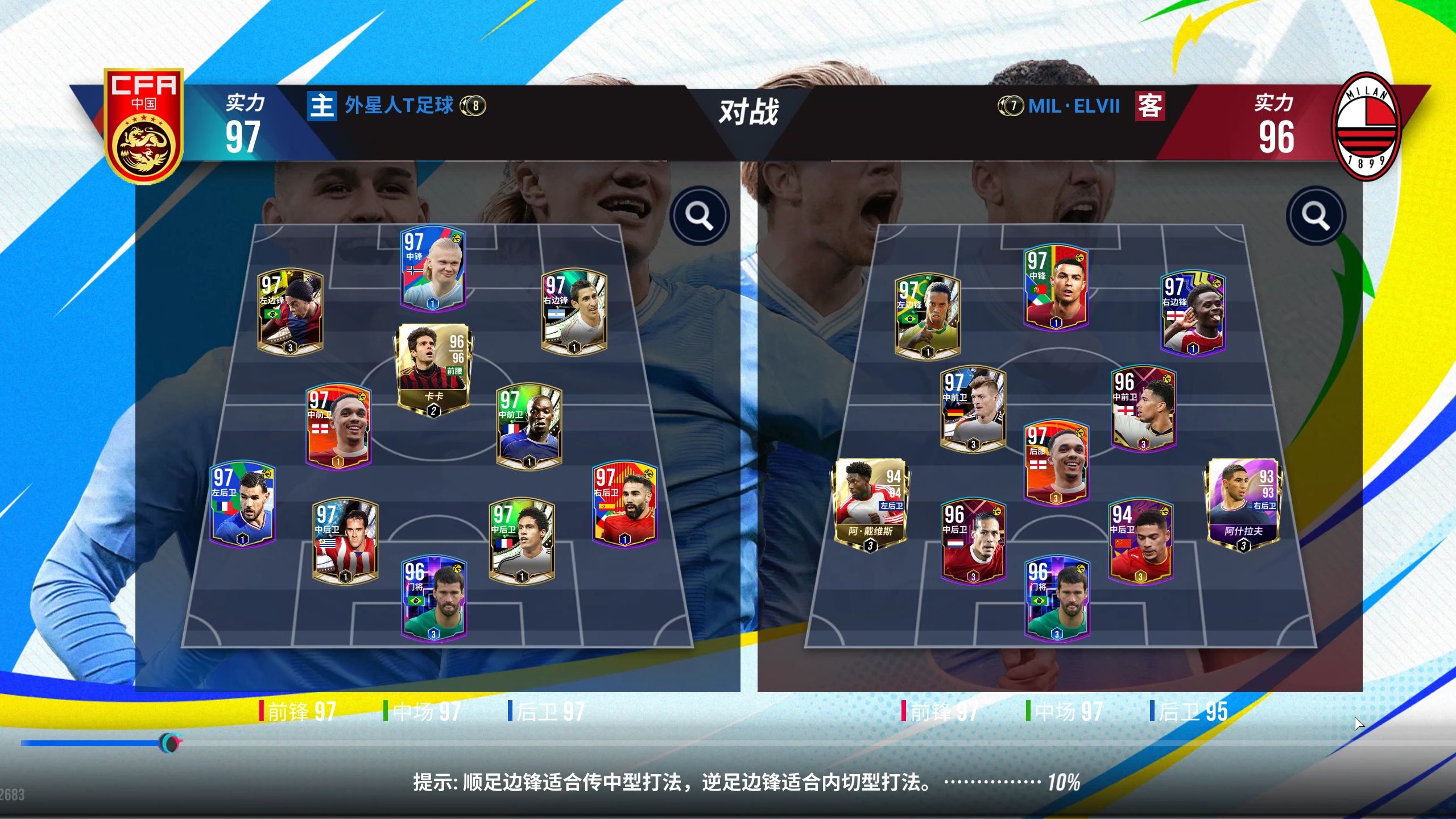
Task: Choose the Kaká (卡卡) attacking midfielder card
Action: pyautogui.click(x=433, y=369)
